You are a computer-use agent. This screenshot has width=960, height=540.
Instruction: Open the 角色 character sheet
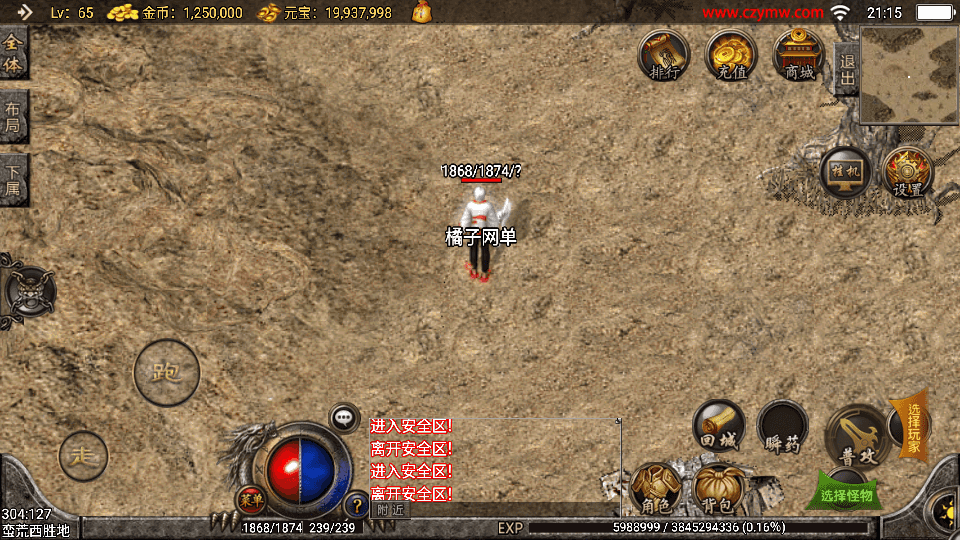click(657, 491)
